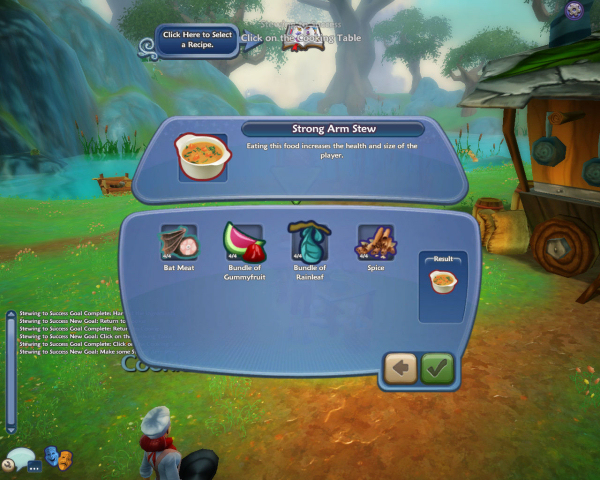Screen dimensions: 600x480
Task: Click the 'Select a Recipe' button
Action: pyautogui.click(x=197, y=41)
